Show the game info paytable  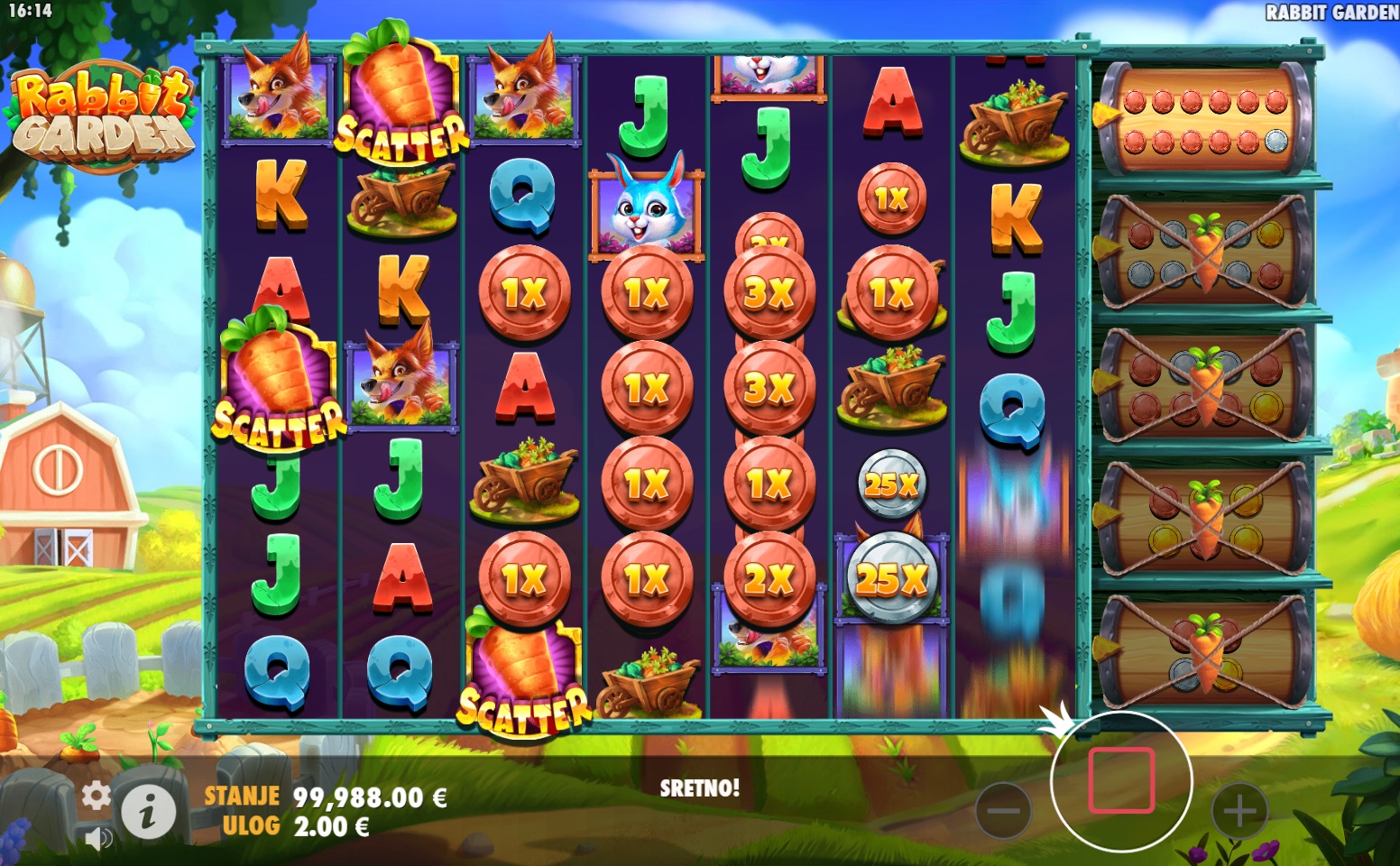click(149, 810)
